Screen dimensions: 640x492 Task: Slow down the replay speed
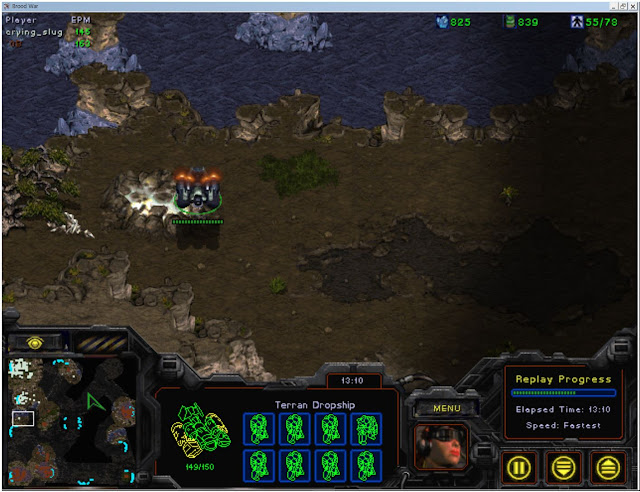click(x=565, y=466)
